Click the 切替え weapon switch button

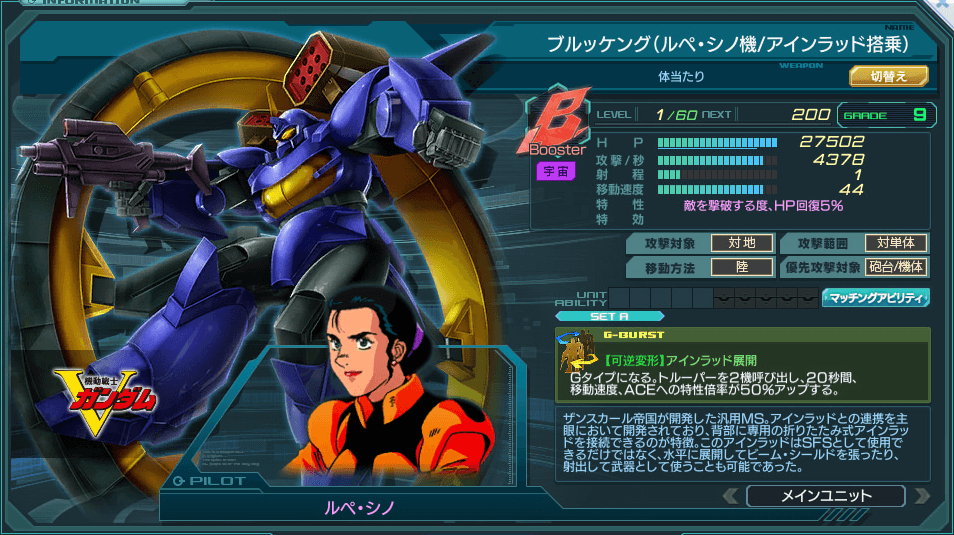point(889,76)
